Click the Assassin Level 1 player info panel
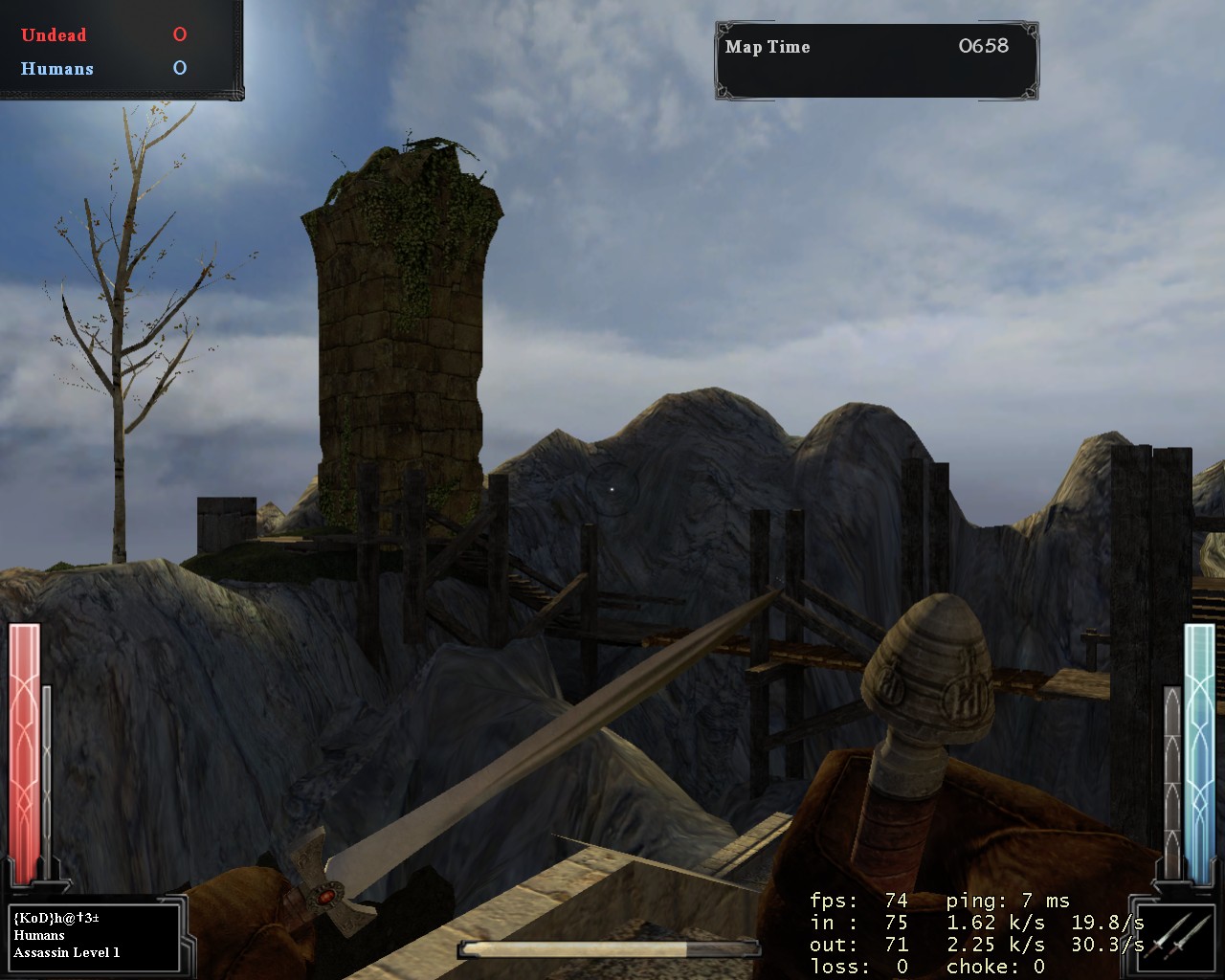 94,935
